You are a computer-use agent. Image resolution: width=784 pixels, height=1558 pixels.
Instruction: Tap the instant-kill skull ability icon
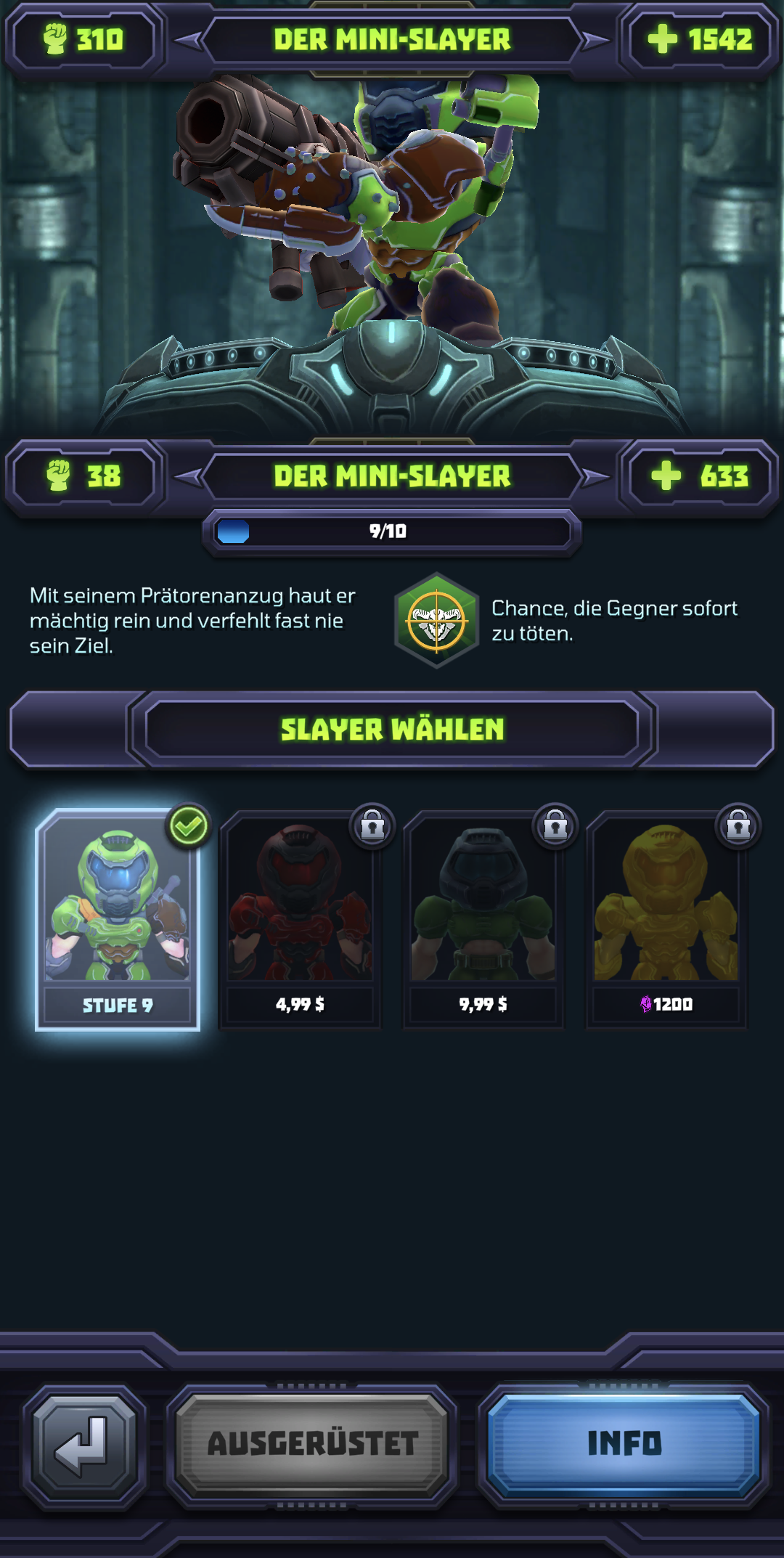pos(436,621)
